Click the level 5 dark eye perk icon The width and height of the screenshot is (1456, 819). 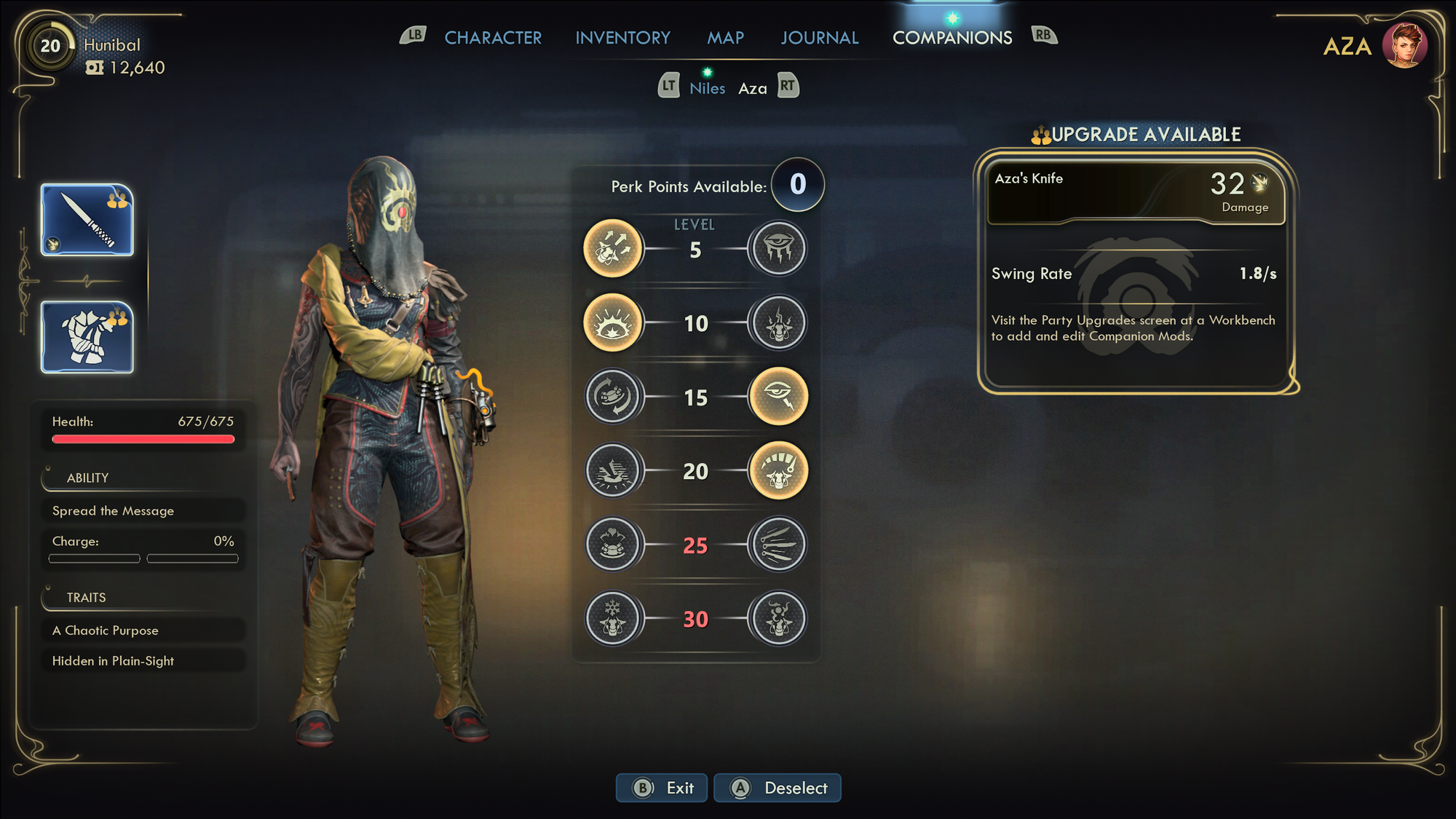coord(778,249)
